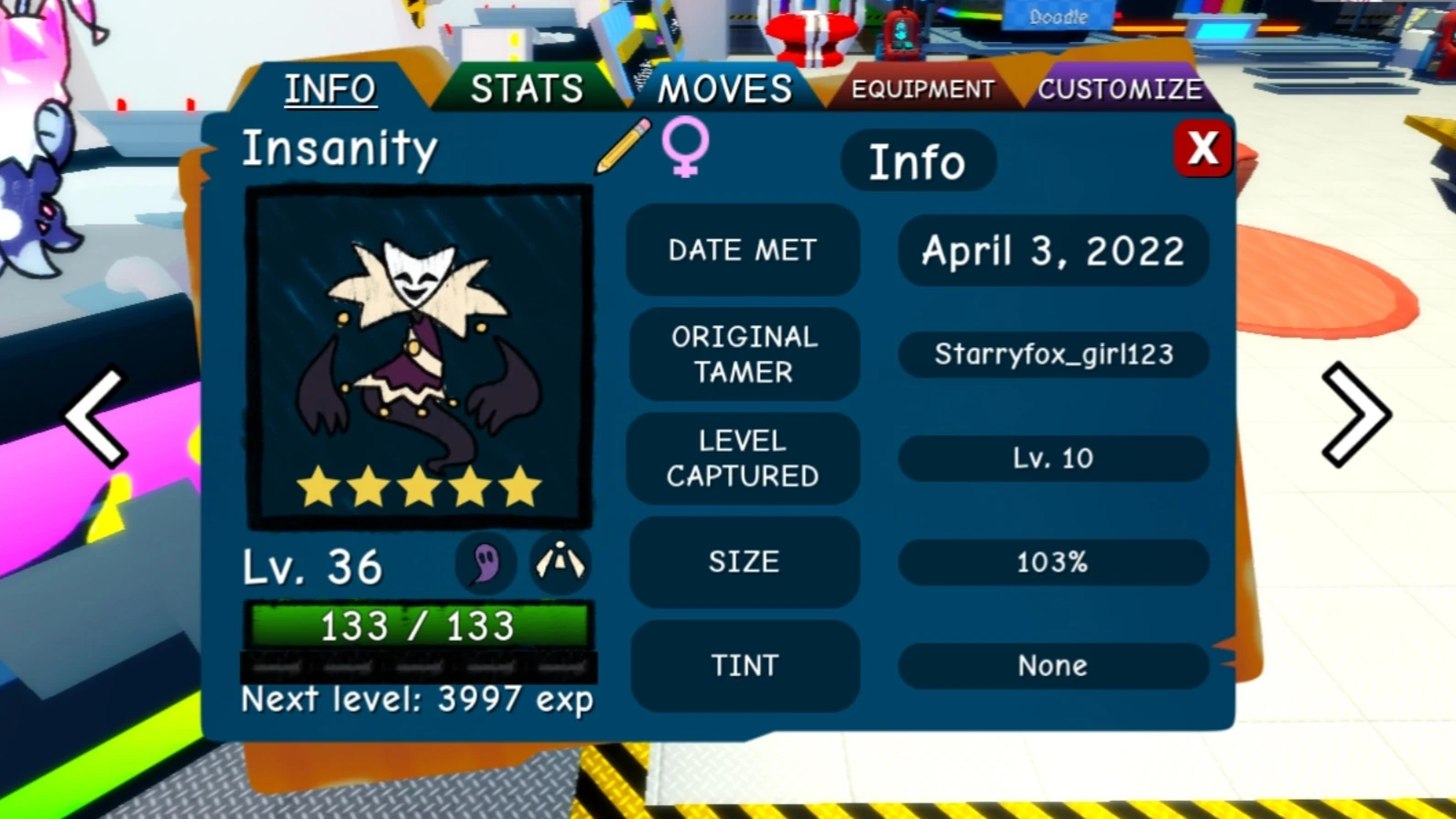This screenshot has width=1456, height=819.
Task: Click the green health bar showing 133/133
Action: point(417,627)
